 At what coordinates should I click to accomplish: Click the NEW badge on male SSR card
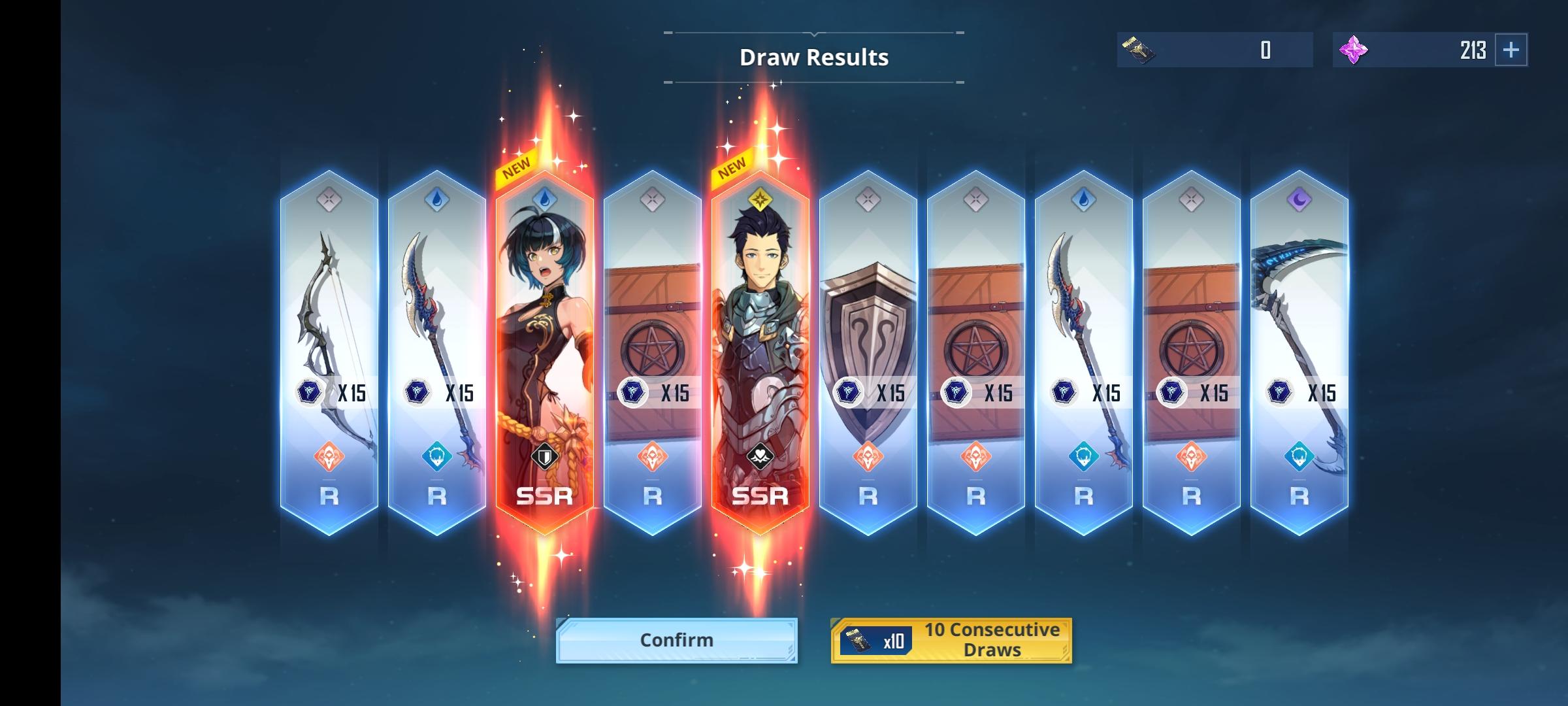click(x=732, y=163)
